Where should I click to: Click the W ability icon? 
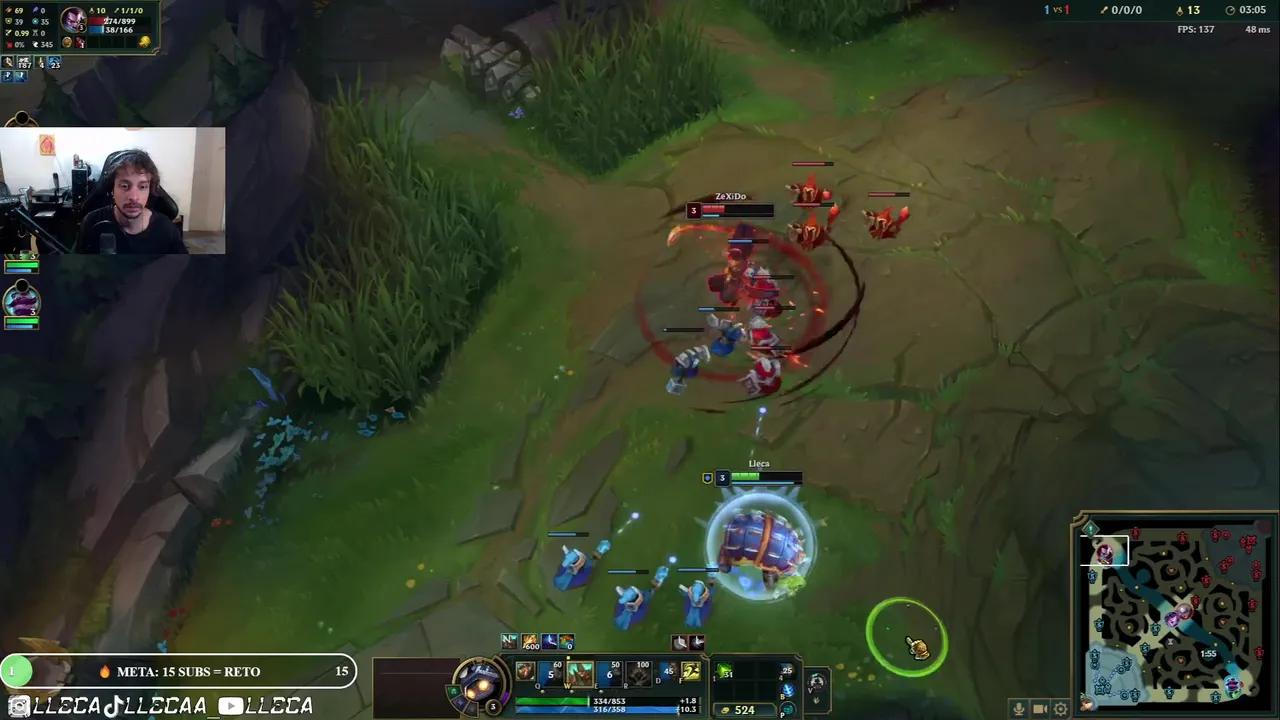(x=580, y=672)
